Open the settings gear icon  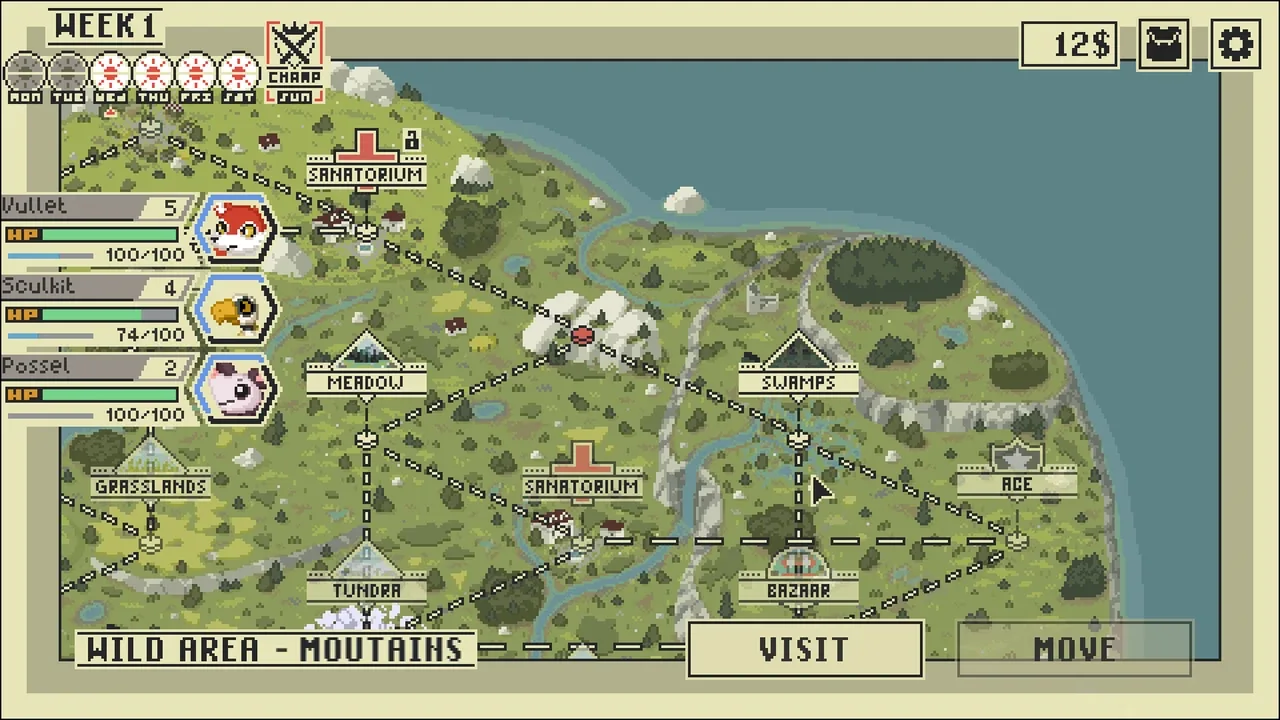[1236, 45]
